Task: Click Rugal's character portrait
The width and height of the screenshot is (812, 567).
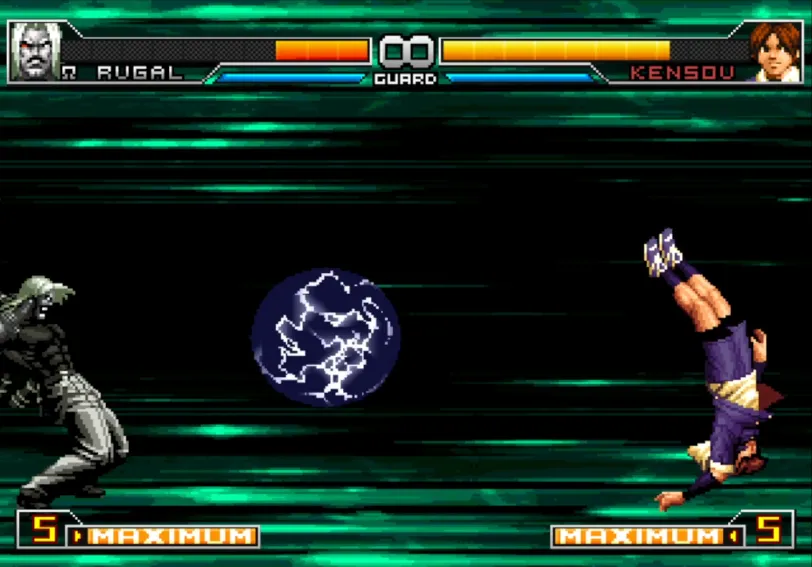Action: (x=35, y=51)
